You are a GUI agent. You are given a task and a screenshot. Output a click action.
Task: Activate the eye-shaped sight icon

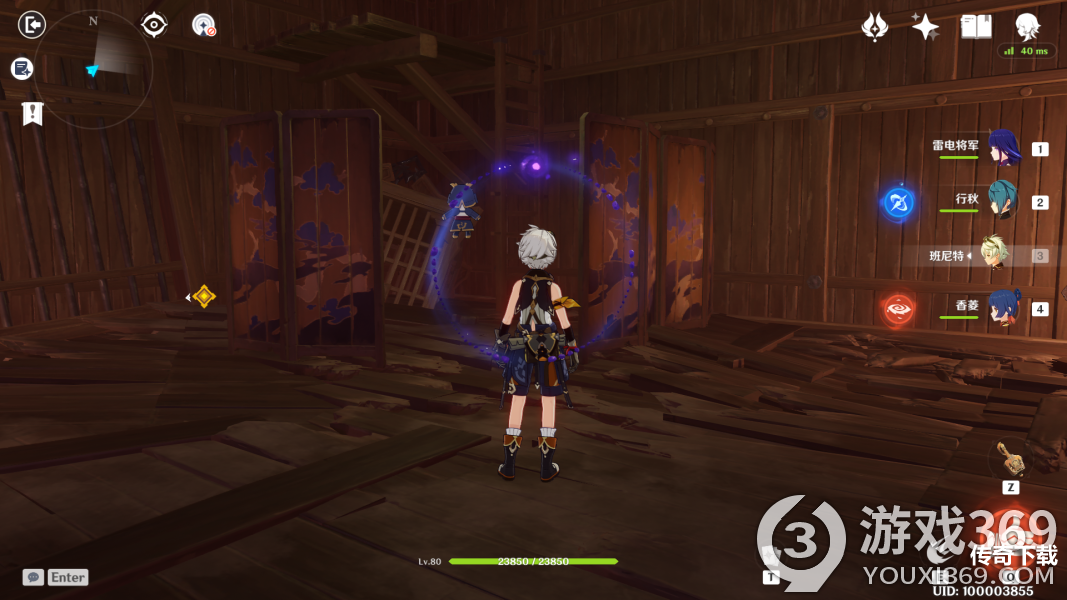154,24
